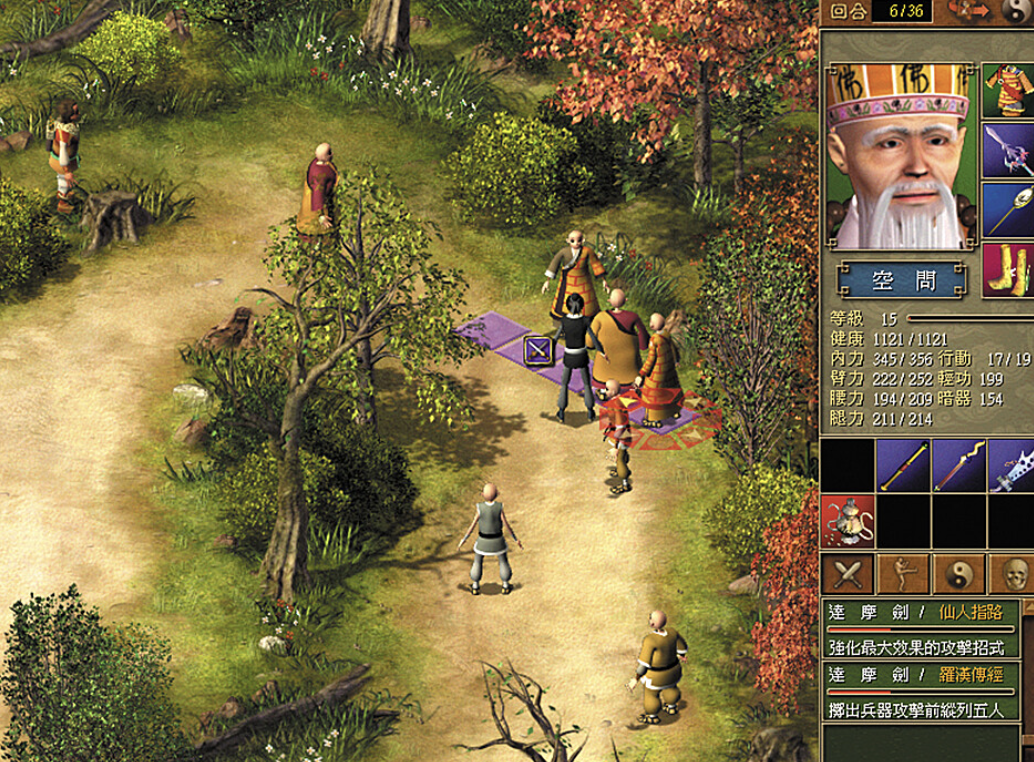Click the 空聞 name plate
This screenshot has height=762, width=1034.
click(x=902, y=281)
